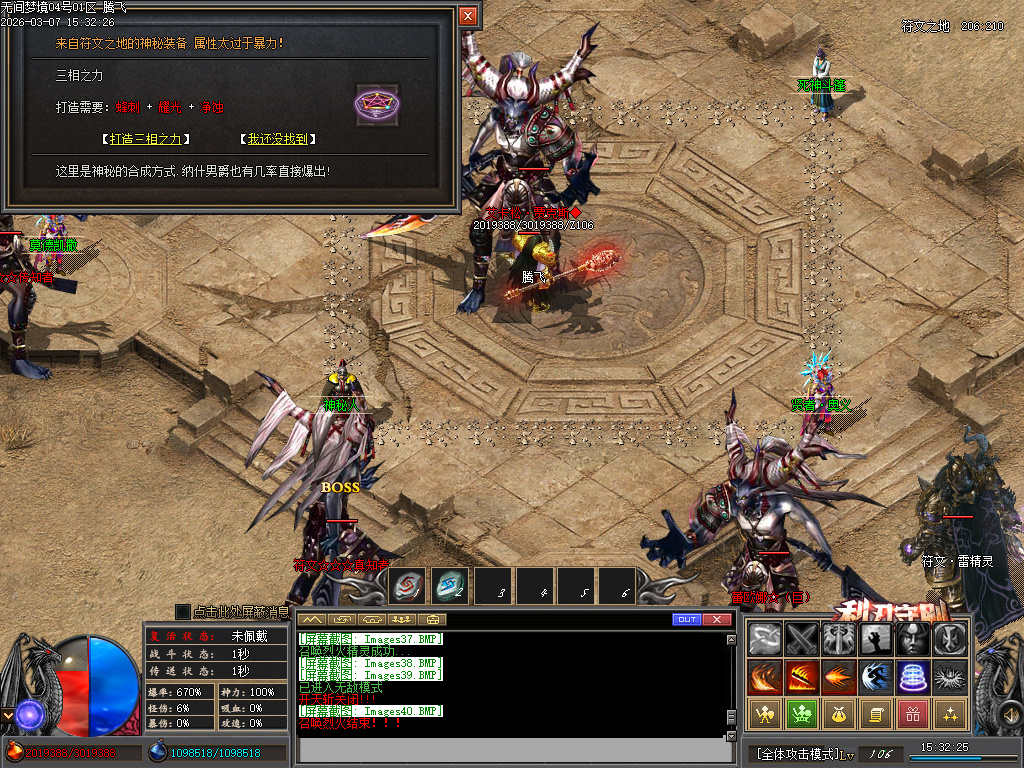Close the chat panel with the red X
This screenshot has height=768, width=1024.
[717, 620]
